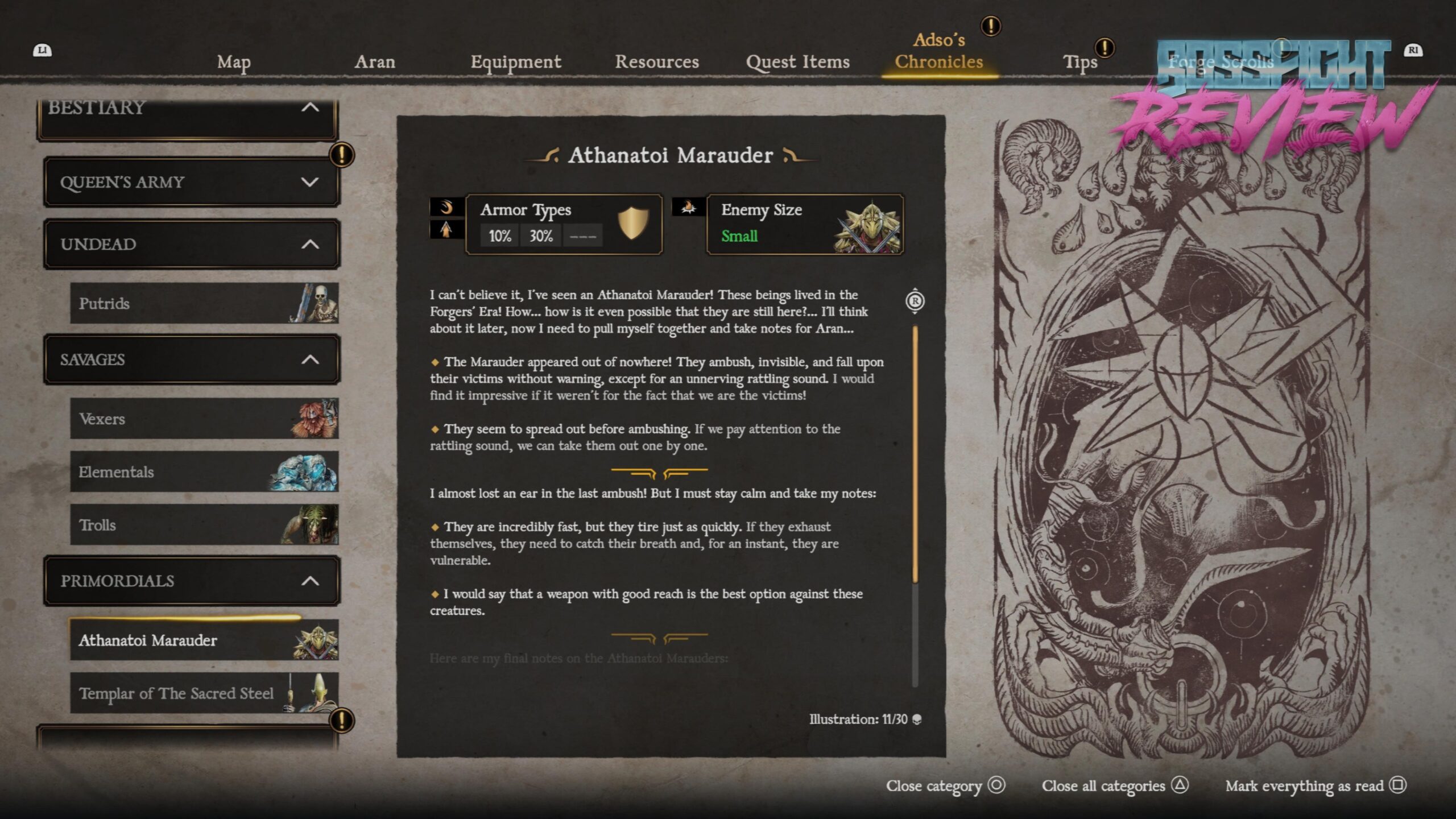Select the Putrids bestiary entry
1456x819 pixels.
[204, 303]
